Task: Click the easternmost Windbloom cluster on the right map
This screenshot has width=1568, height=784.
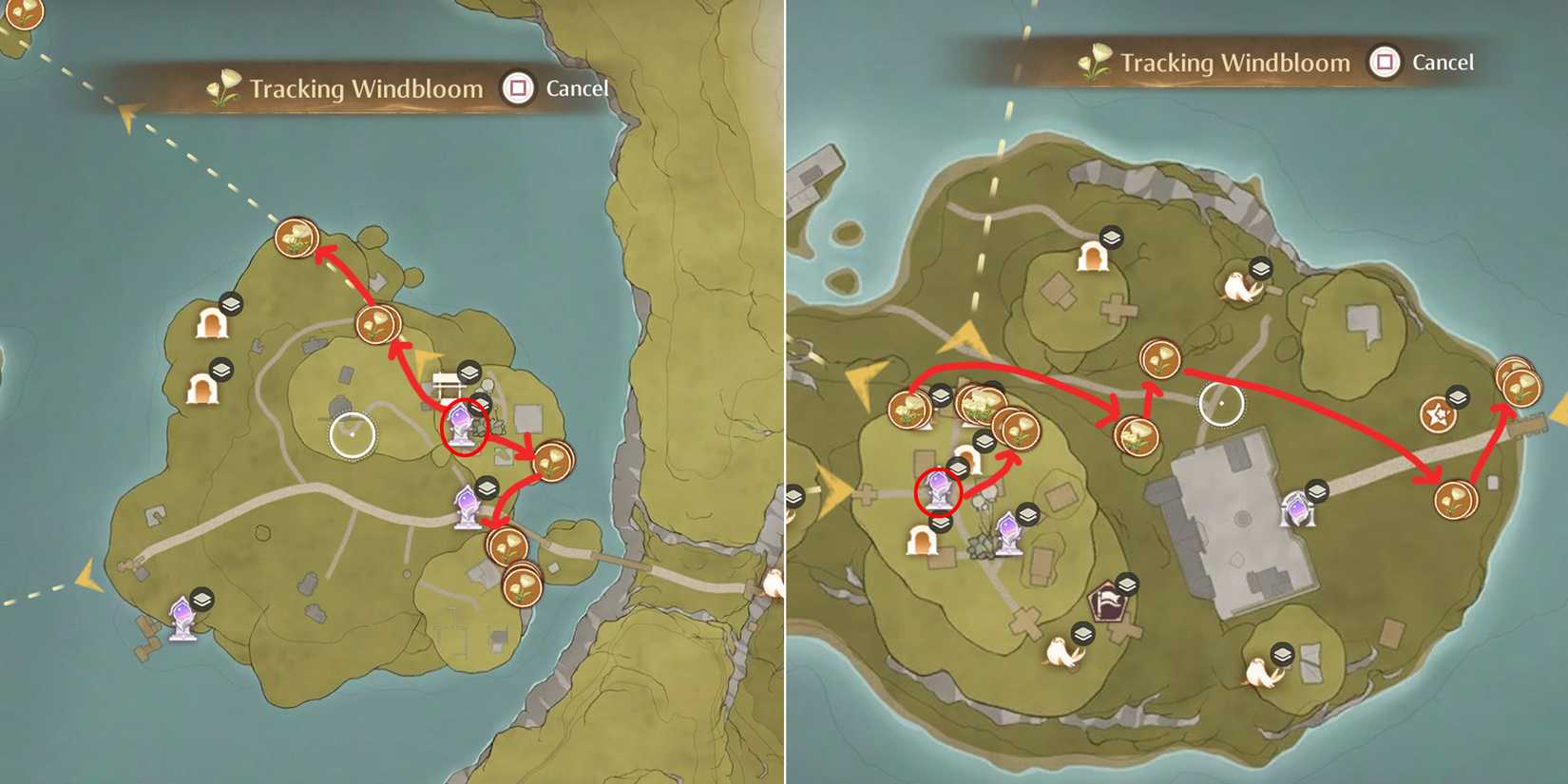Action: [1520, 388]
